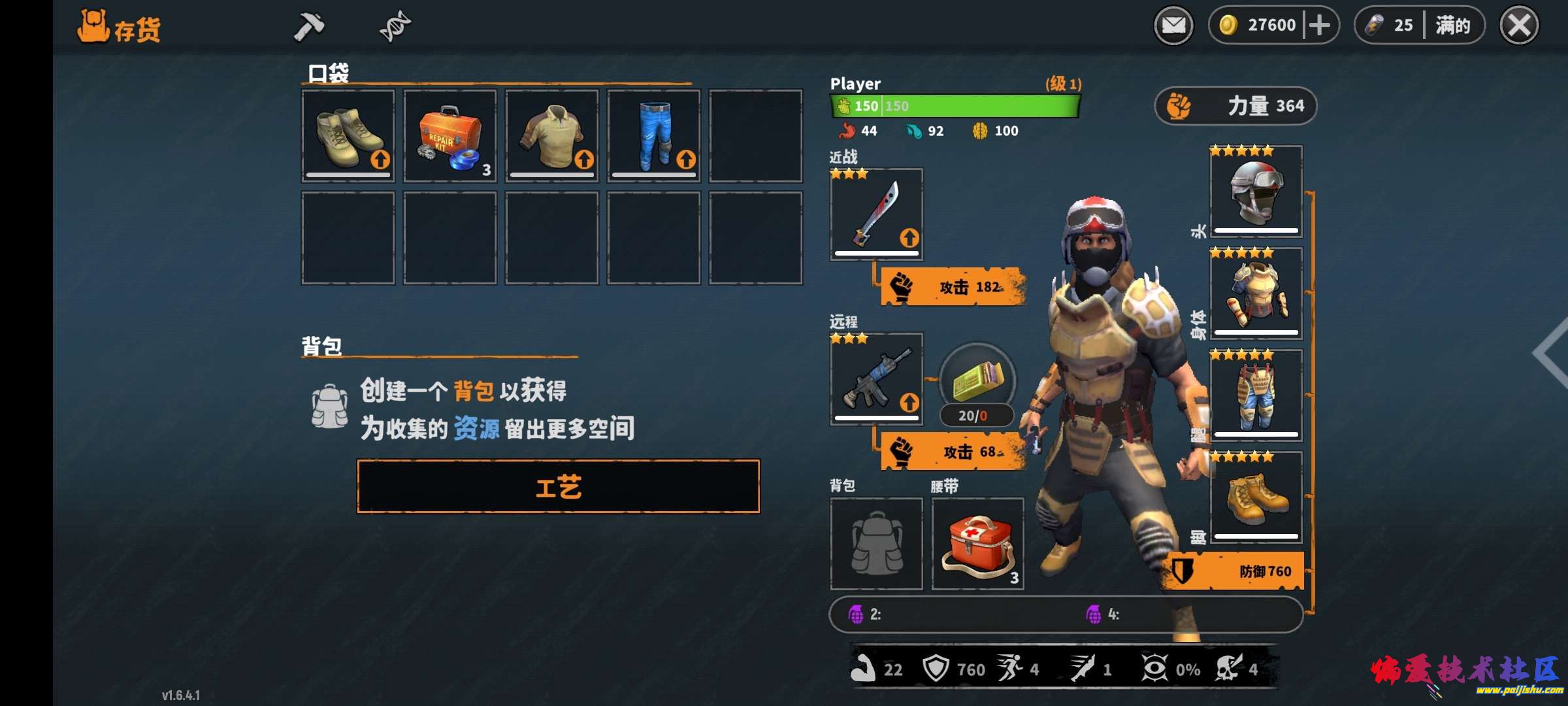Select the boots in the pocket
Viewport: 1568px width, 706px height.
pyautogui.click(x=348, y=136)
